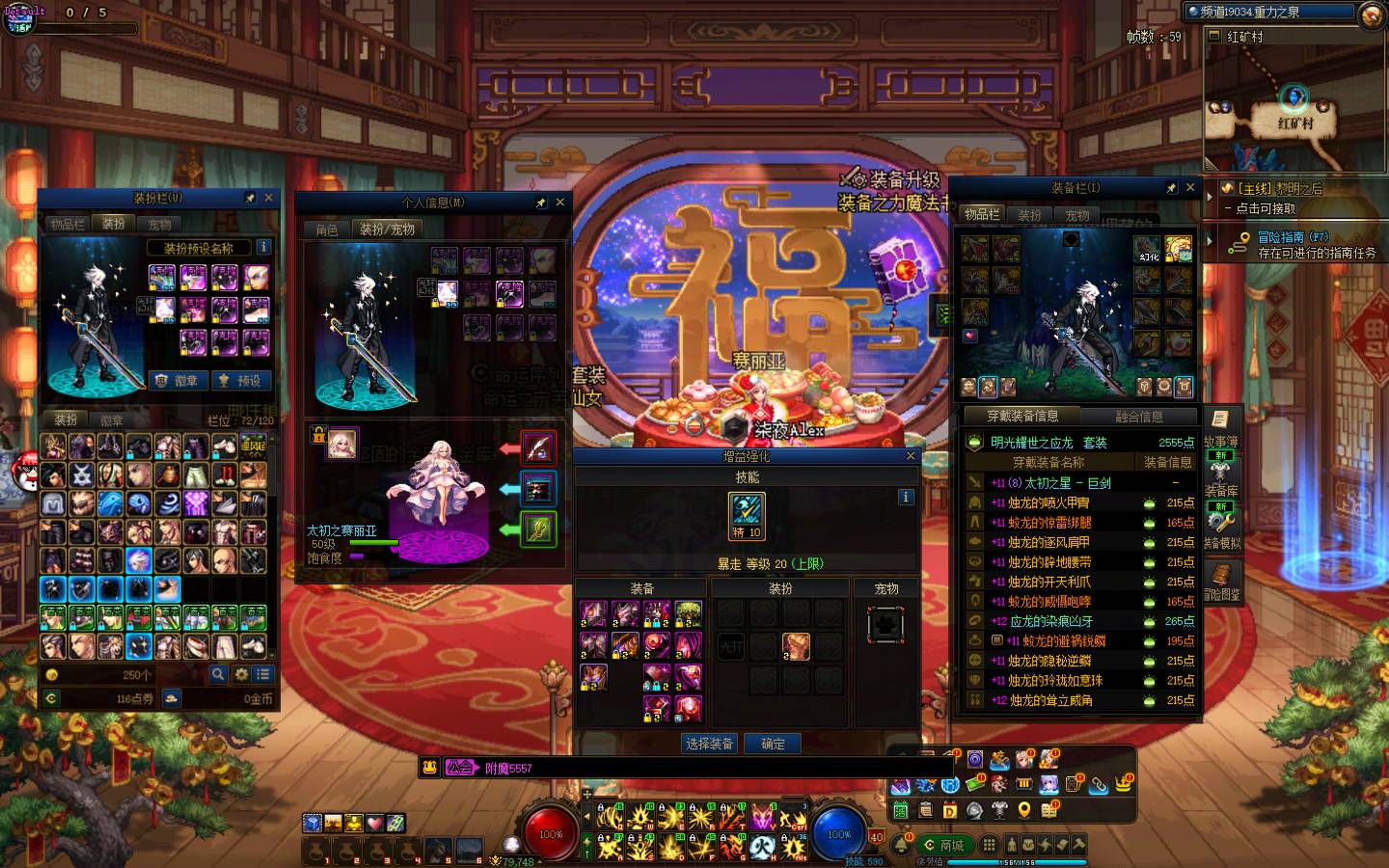Close the 增益强化 buff enhancement window
Viewport: 1389px width, 868px height.
(x=910, y=456)
